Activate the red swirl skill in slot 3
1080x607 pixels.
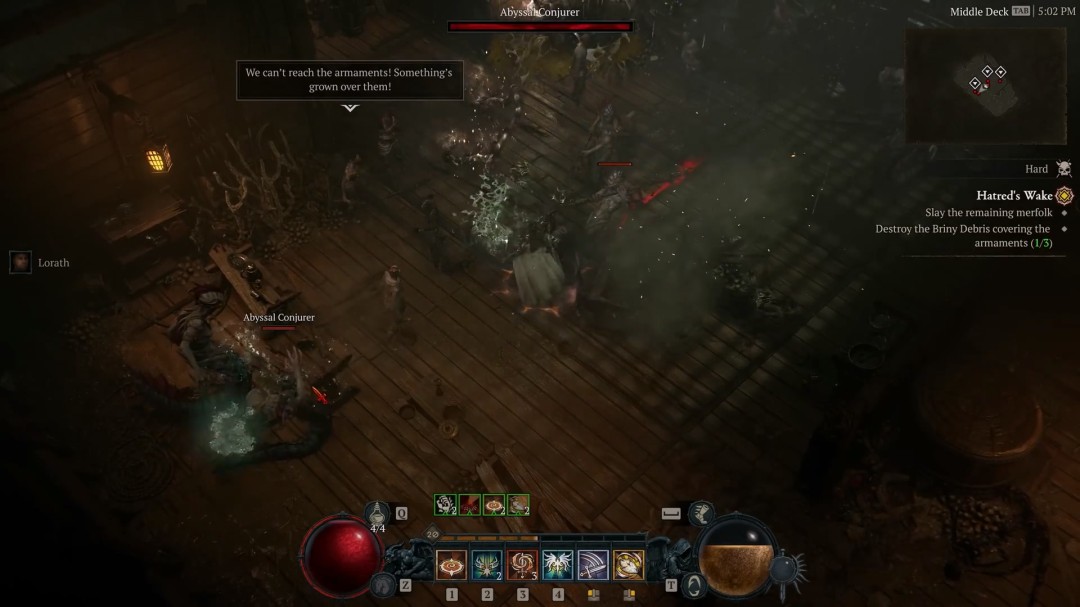(x=522, y=565)
